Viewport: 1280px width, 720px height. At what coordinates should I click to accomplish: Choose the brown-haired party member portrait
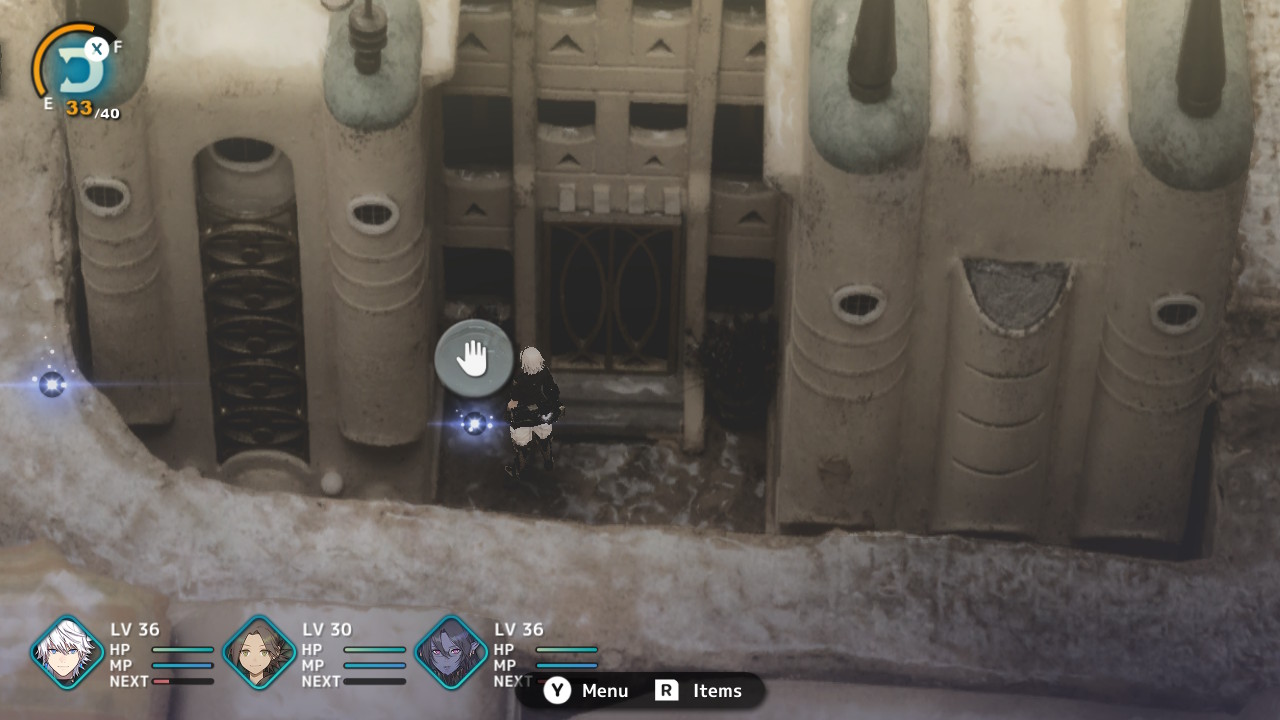pyautogui.click(x=259, y=653)
